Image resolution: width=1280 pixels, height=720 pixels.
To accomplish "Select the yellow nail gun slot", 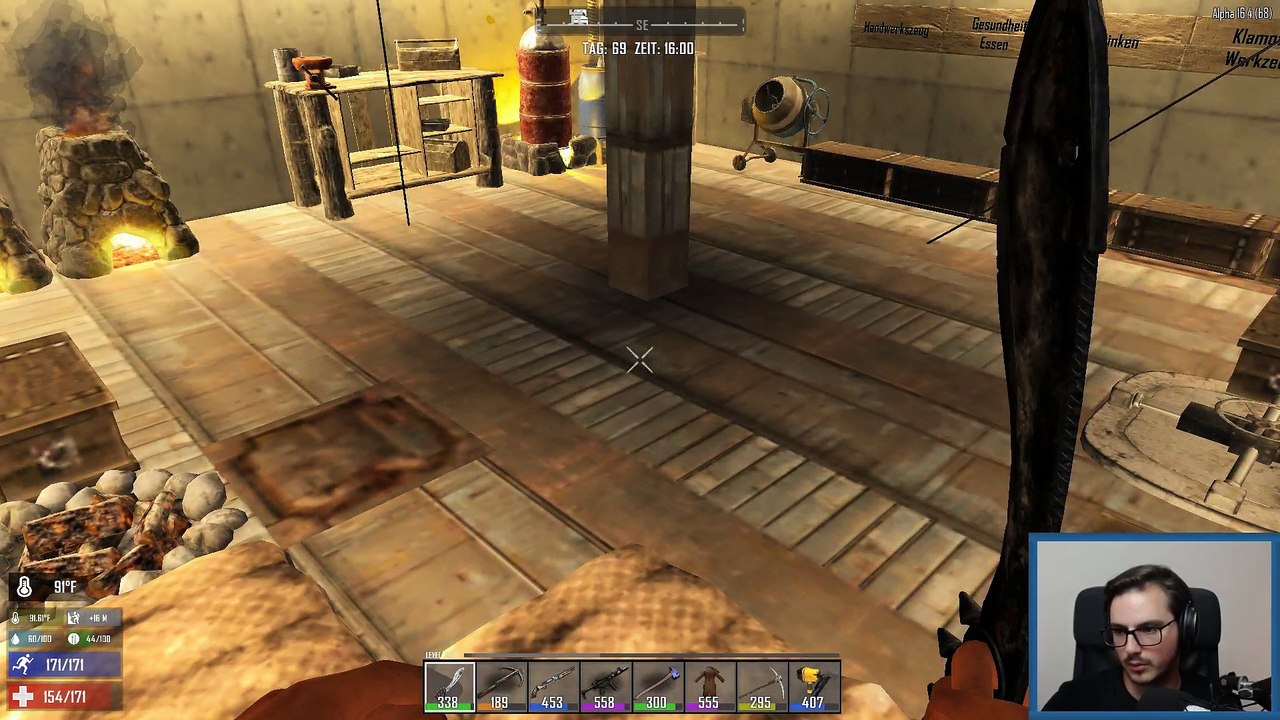I will pos(812,687).
